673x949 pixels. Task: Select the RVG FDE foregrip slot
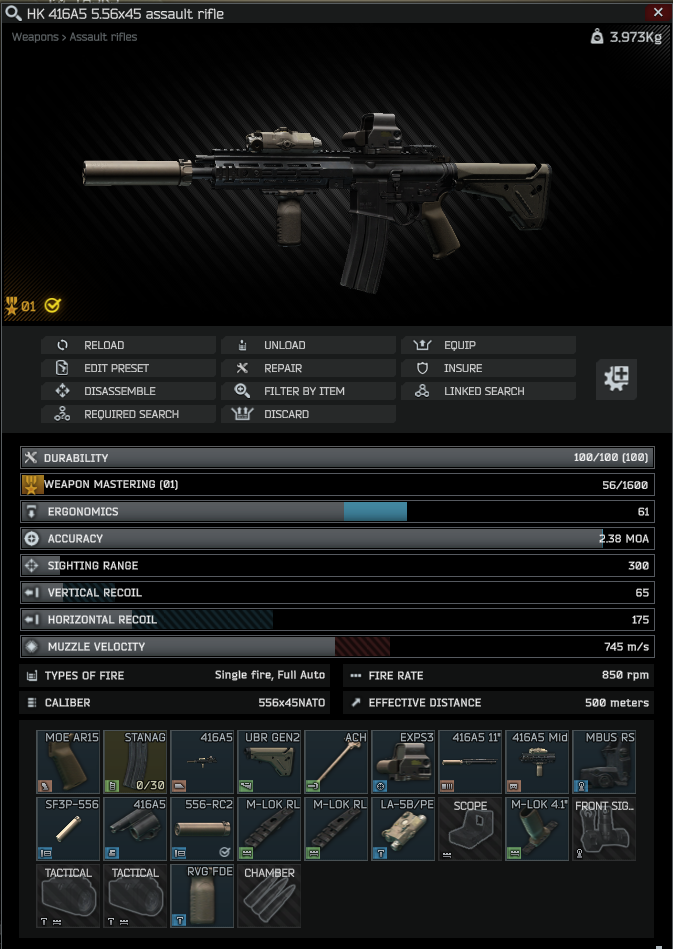coord(202,896)
